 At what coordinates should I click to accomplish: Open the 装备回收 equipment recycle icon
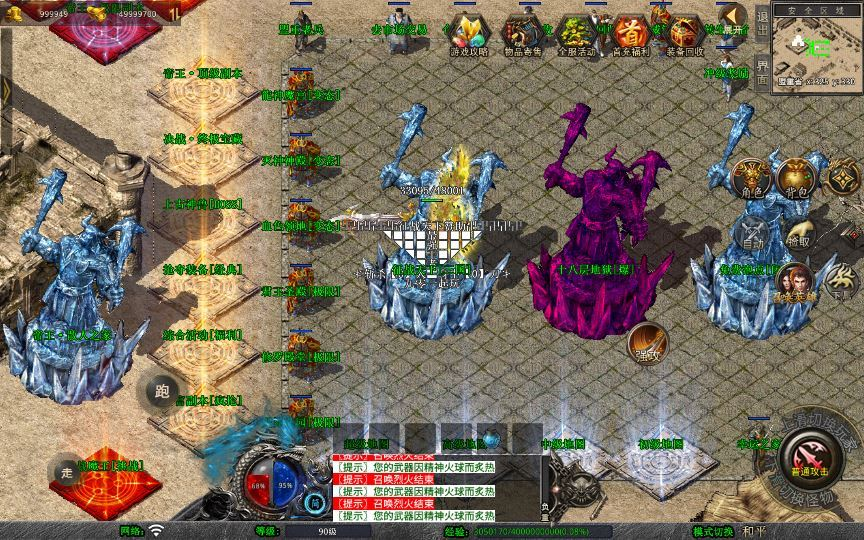coord(685,35)
